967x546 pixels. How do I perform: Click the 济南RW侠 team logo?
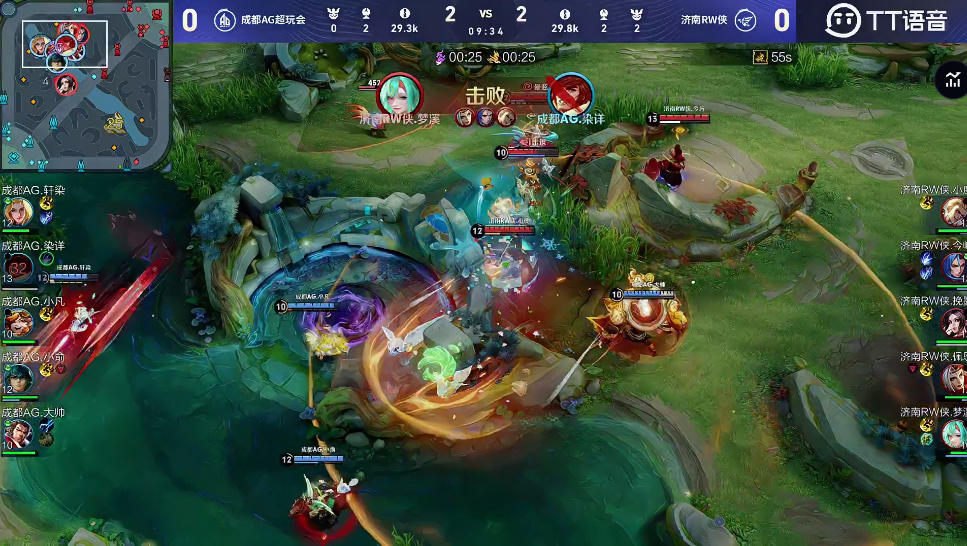[745, 20]
